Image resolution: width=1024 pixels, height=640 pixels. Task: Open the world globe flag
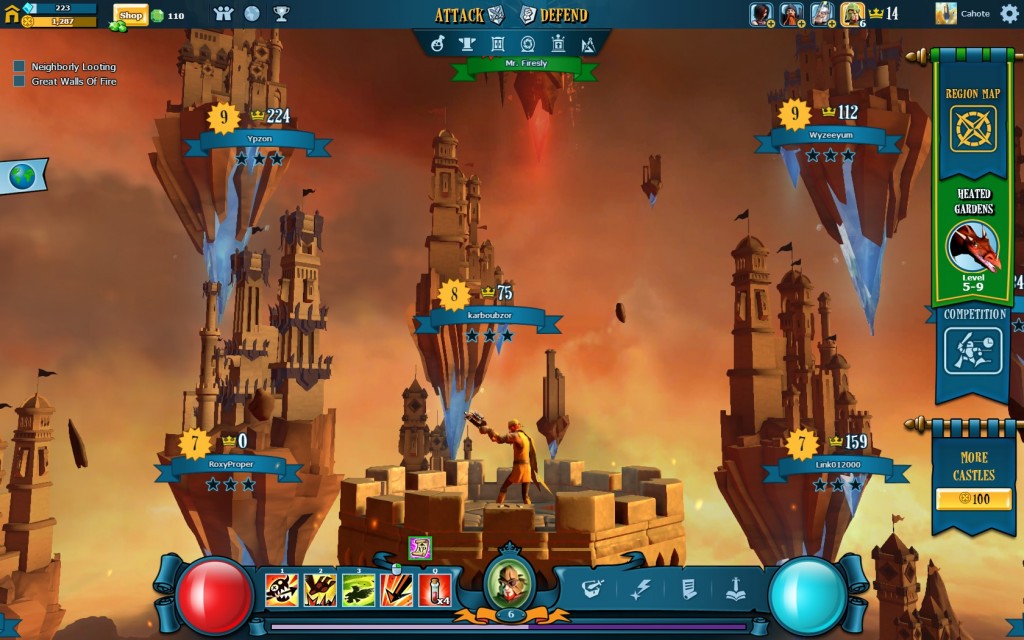pos(21,177)
